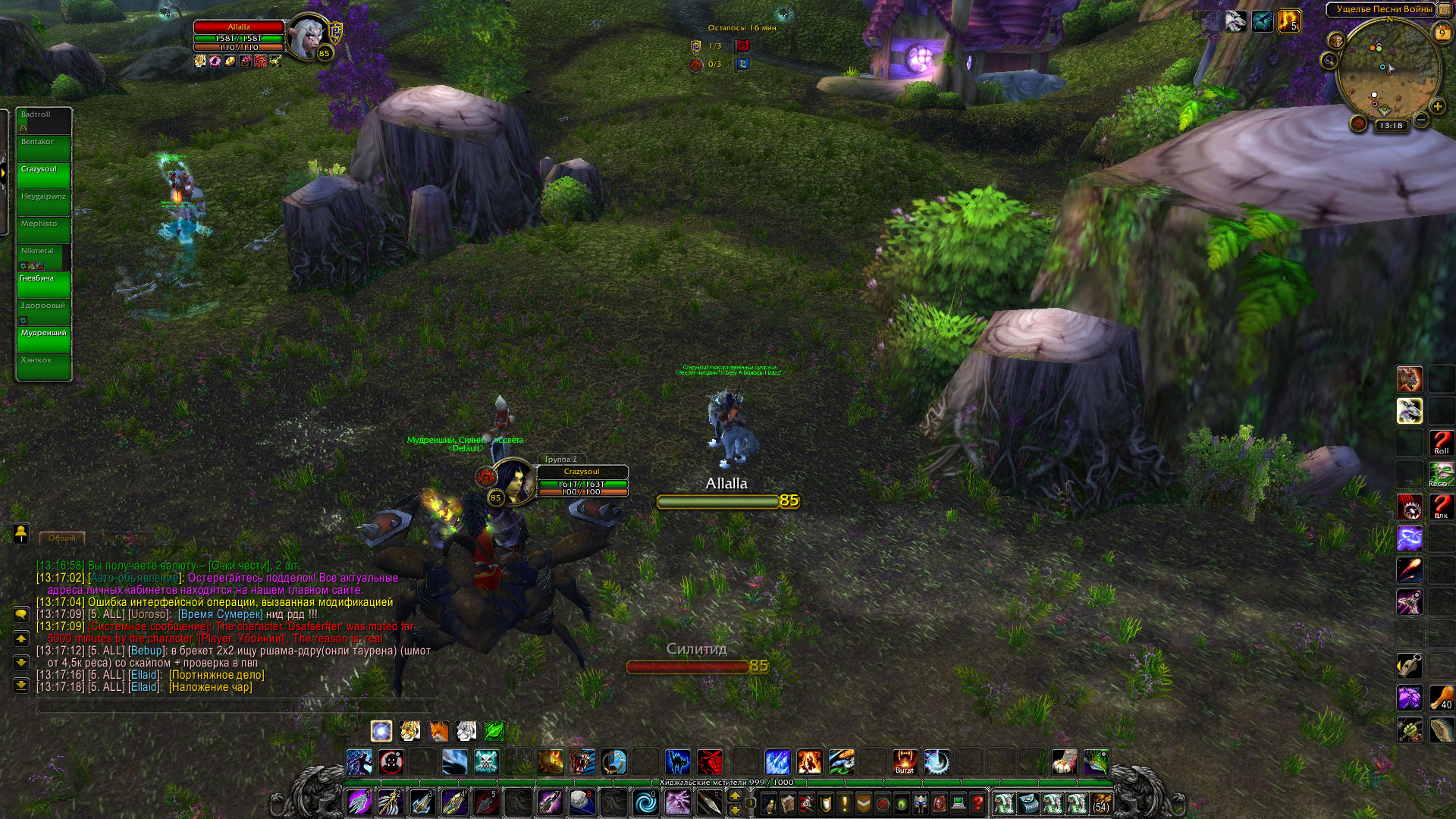Open the minimap tracking magnifier button

(x=1329, y=61)
